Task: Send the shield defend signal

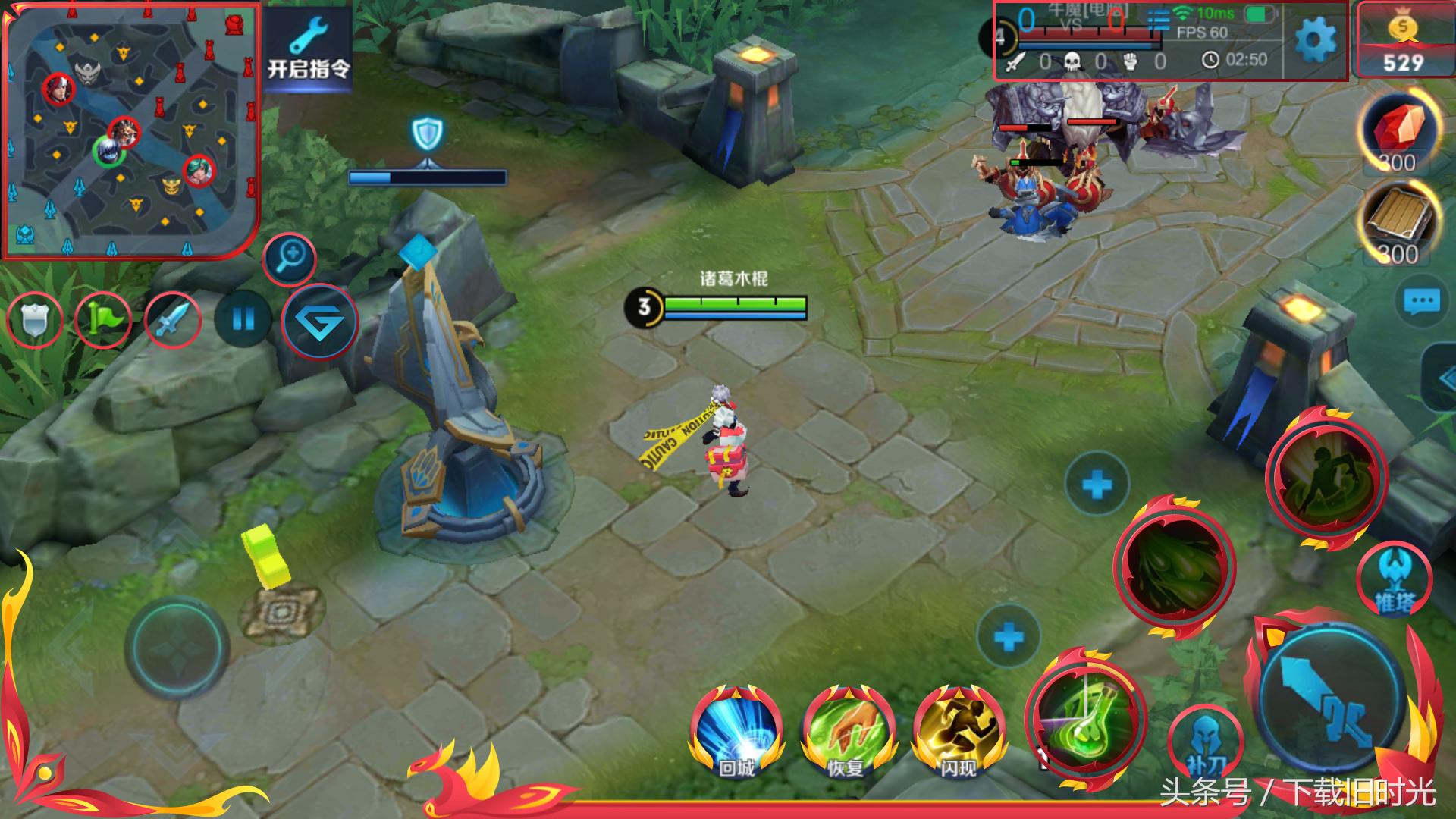Action: [34, 320]
